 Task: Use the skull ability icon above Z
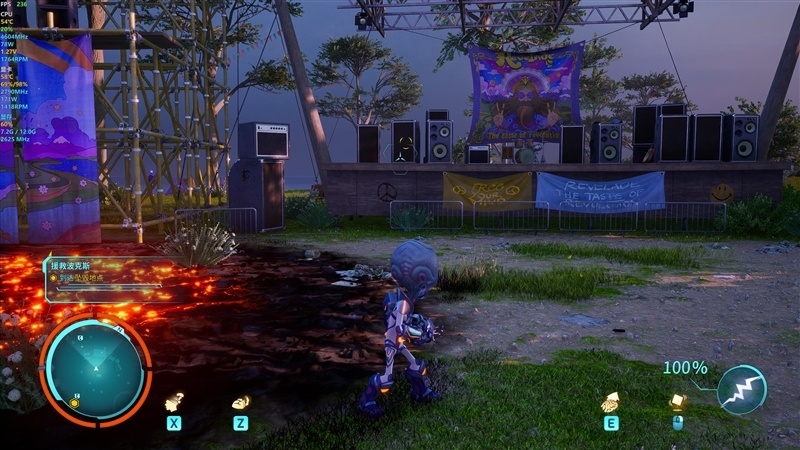240,402
